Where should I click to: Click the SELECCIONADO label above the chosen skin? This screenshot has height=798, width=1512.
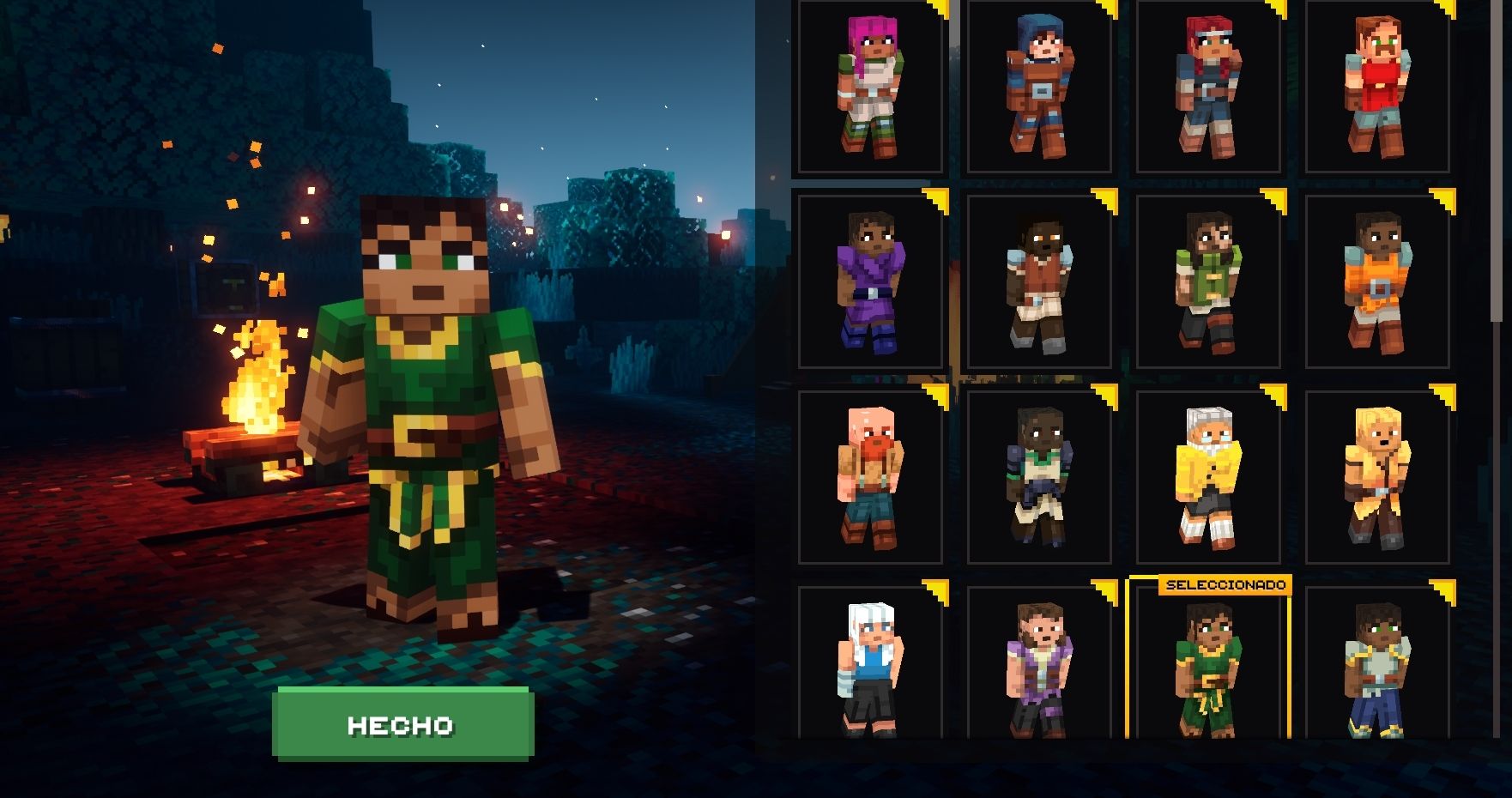click(x=1225, y=583)
